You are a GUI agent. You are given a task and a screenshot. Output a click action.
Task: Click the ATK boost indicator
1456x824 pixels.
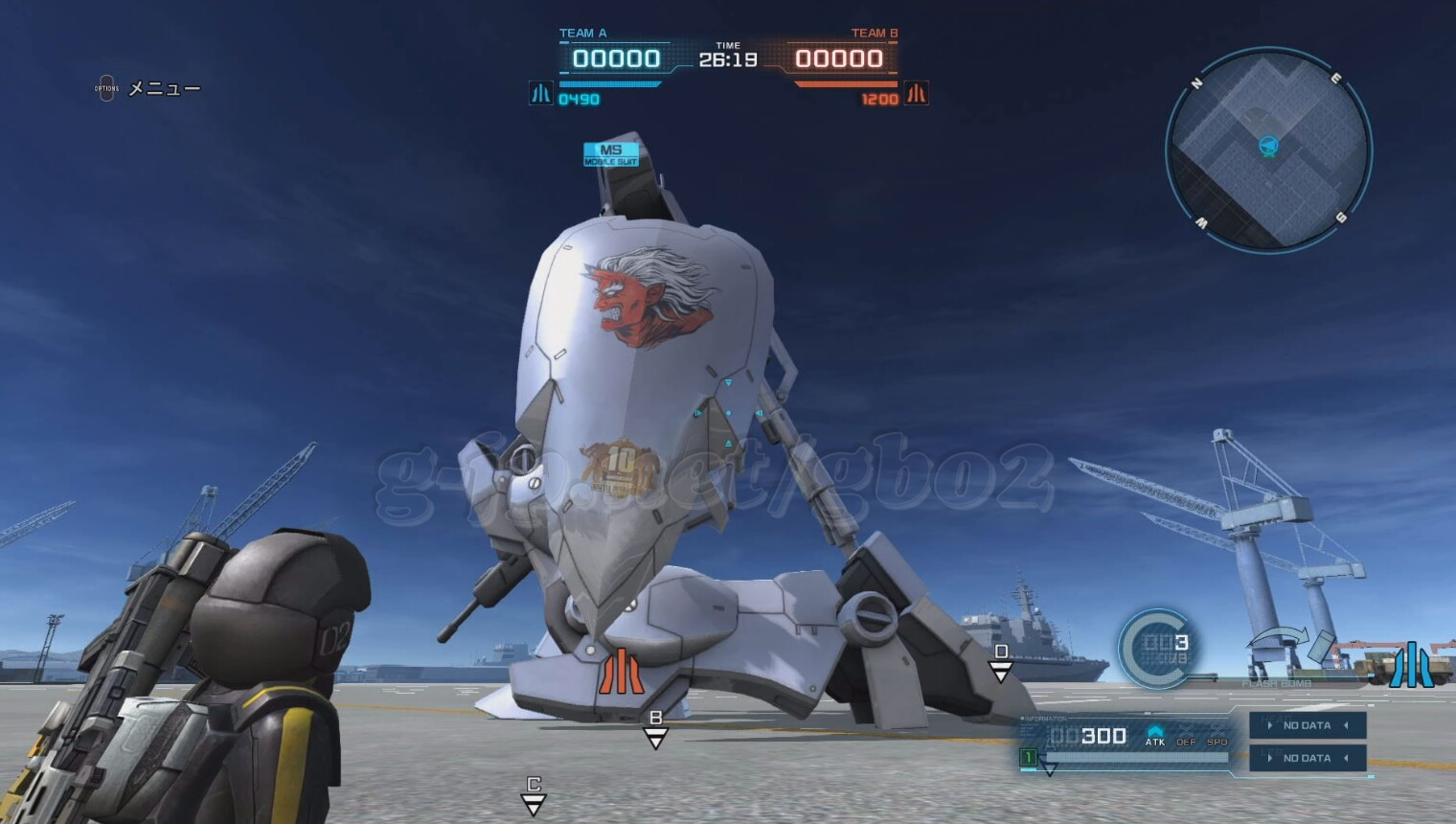[x=1155, y=736]
